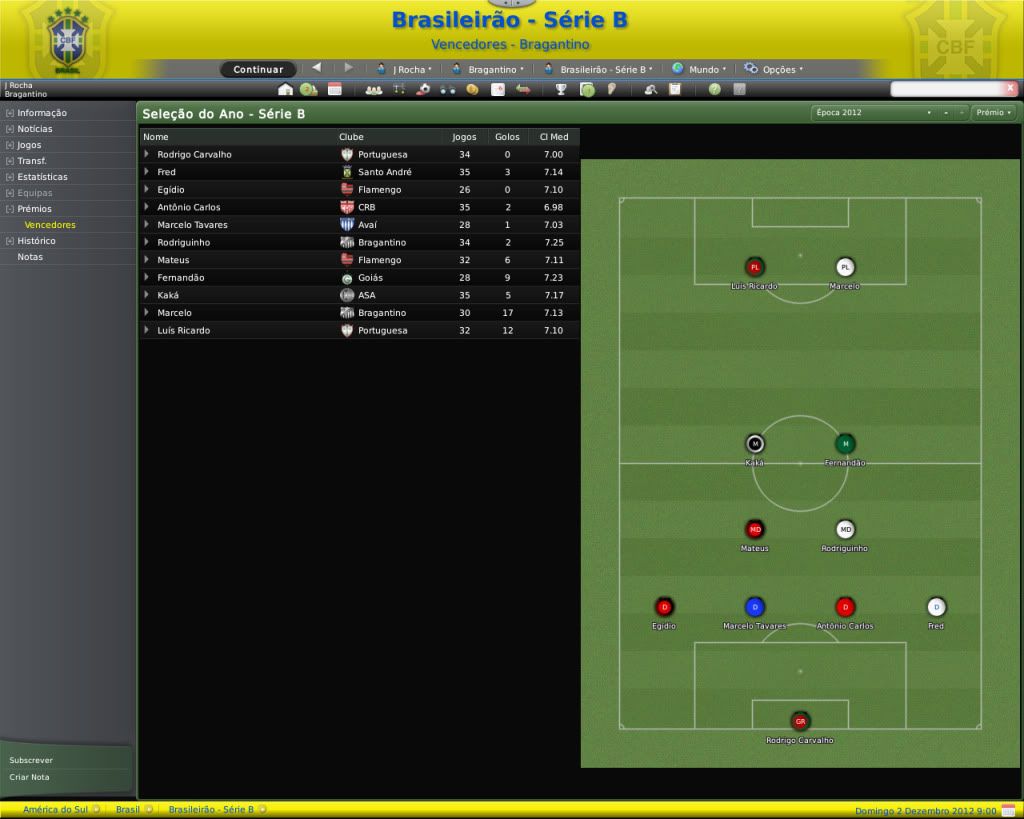Open the J Rocha manager menu
The width and height of the screenshot is (1024, 819).
pos(405,70)
